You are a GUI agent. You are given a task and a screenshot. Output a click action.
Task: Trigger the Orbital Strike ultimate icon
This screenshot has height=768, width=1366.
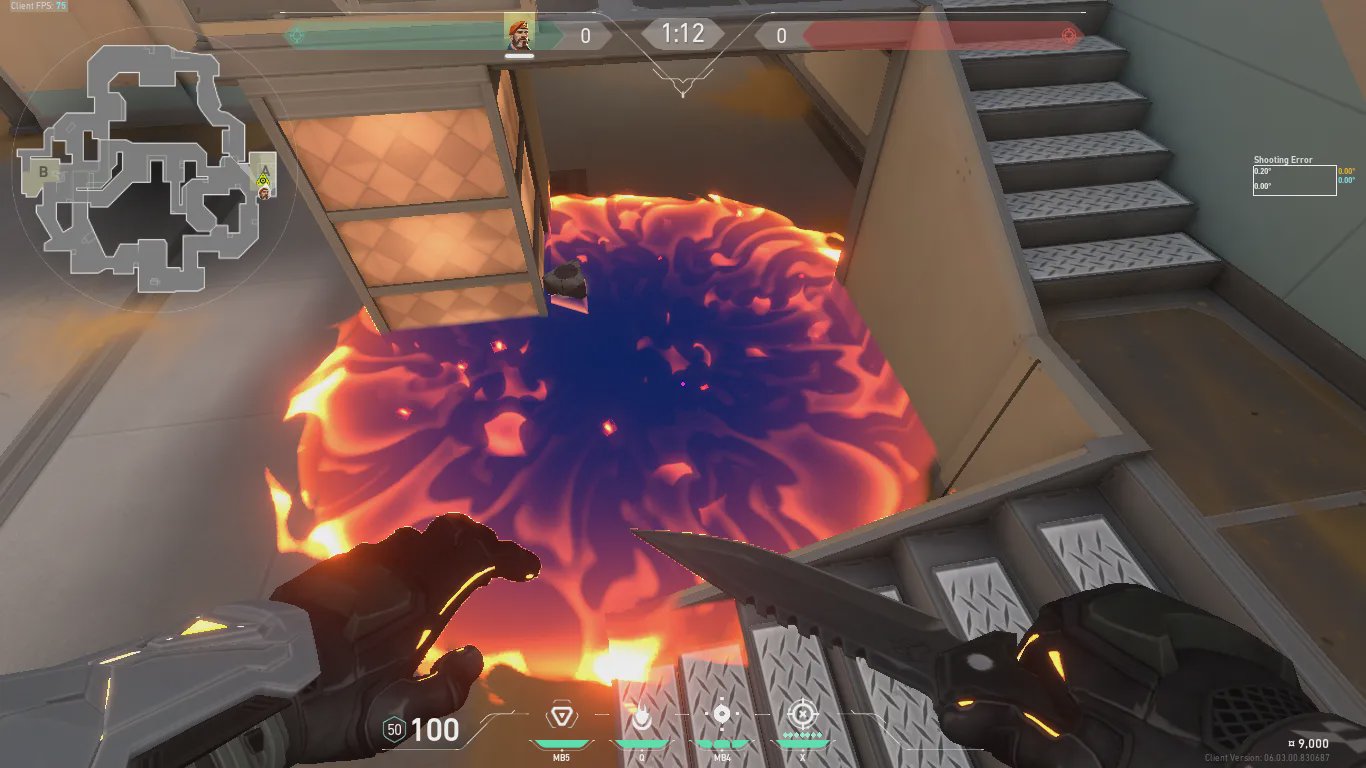pyautogui.click(x=802, y=715)
